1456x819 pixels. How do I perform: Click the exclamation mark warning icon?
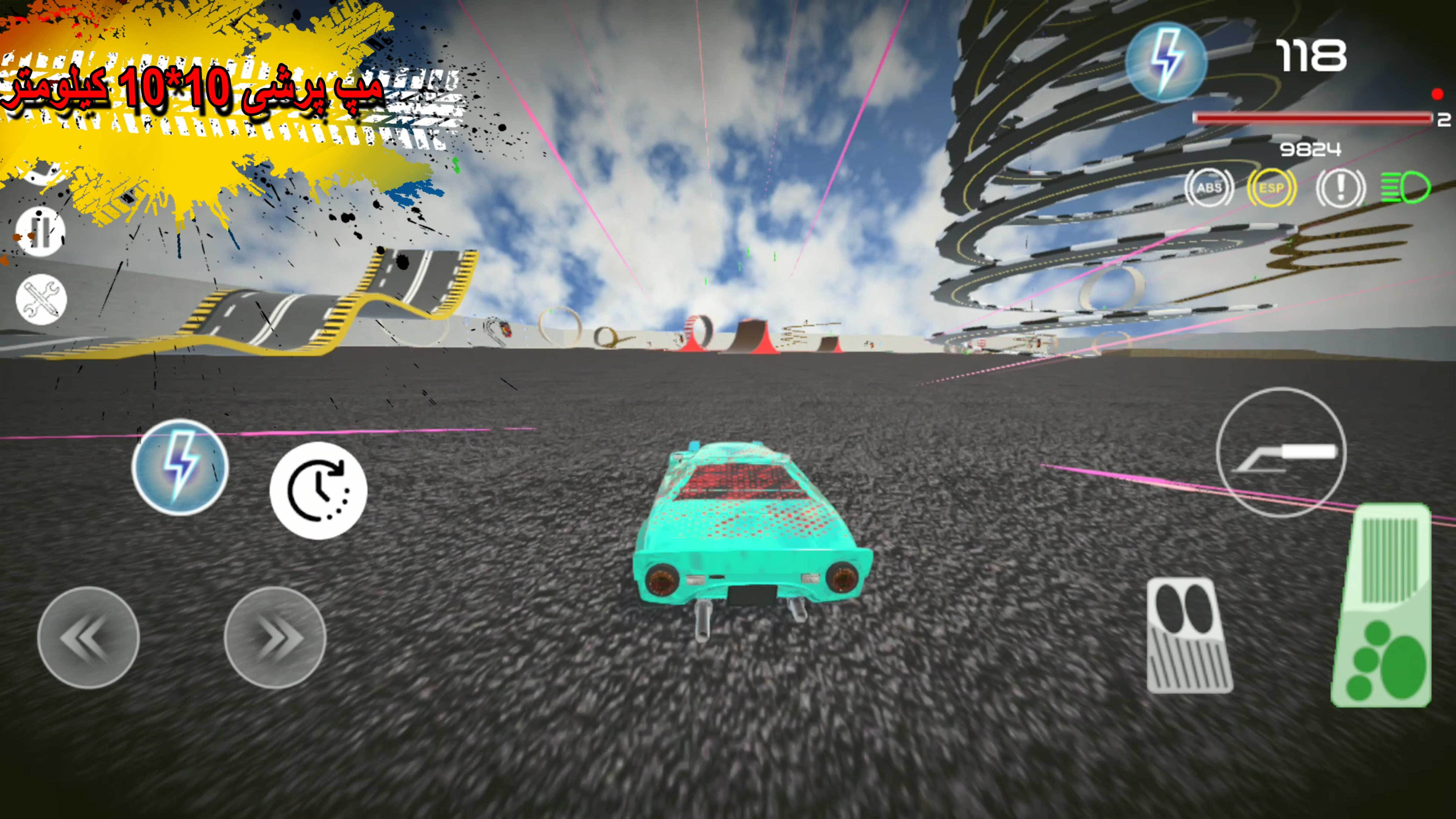coord(1340,188)
